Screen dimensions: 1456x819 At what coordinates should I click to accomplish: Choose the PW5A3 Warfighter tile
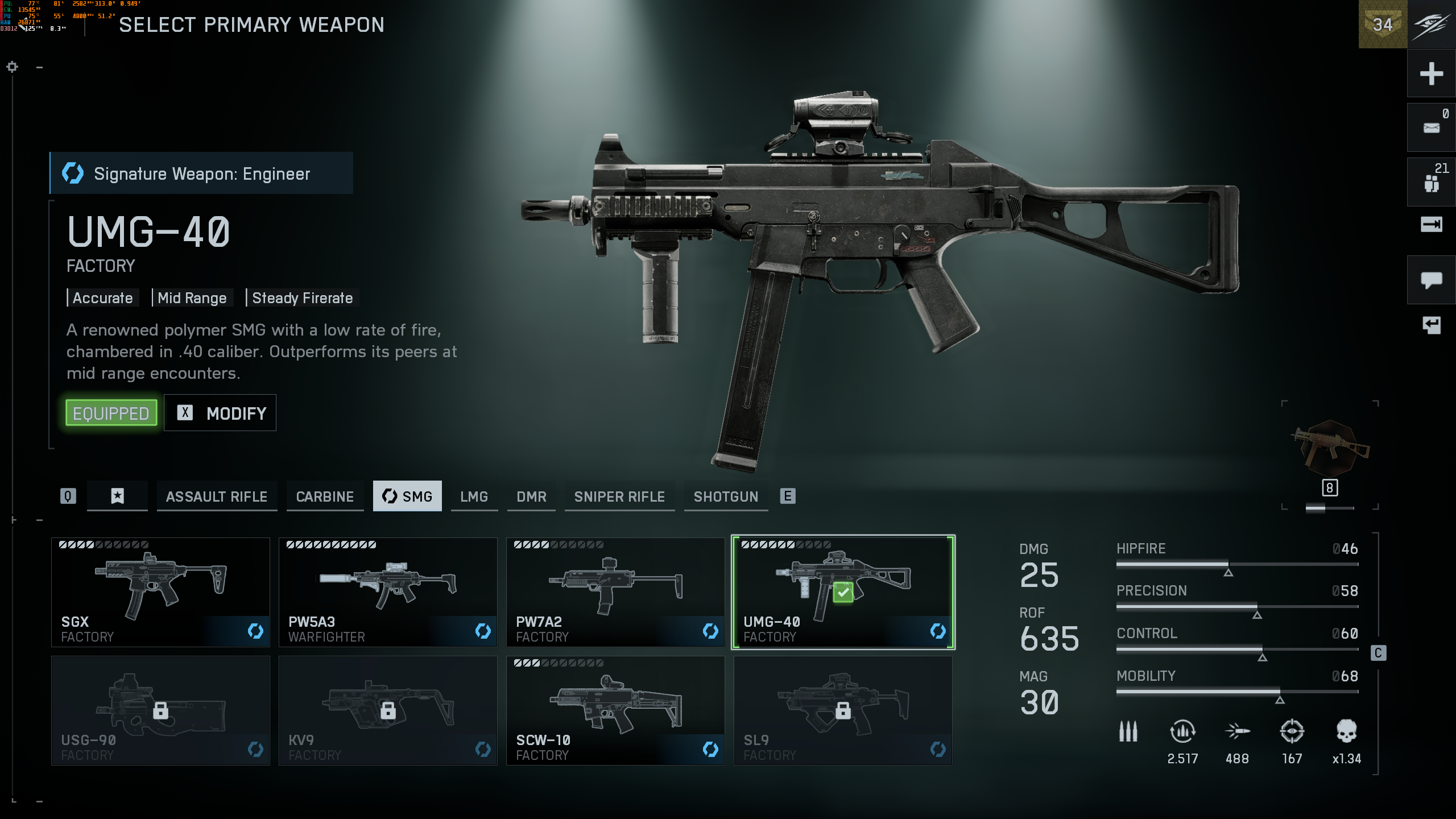(388, 591)
